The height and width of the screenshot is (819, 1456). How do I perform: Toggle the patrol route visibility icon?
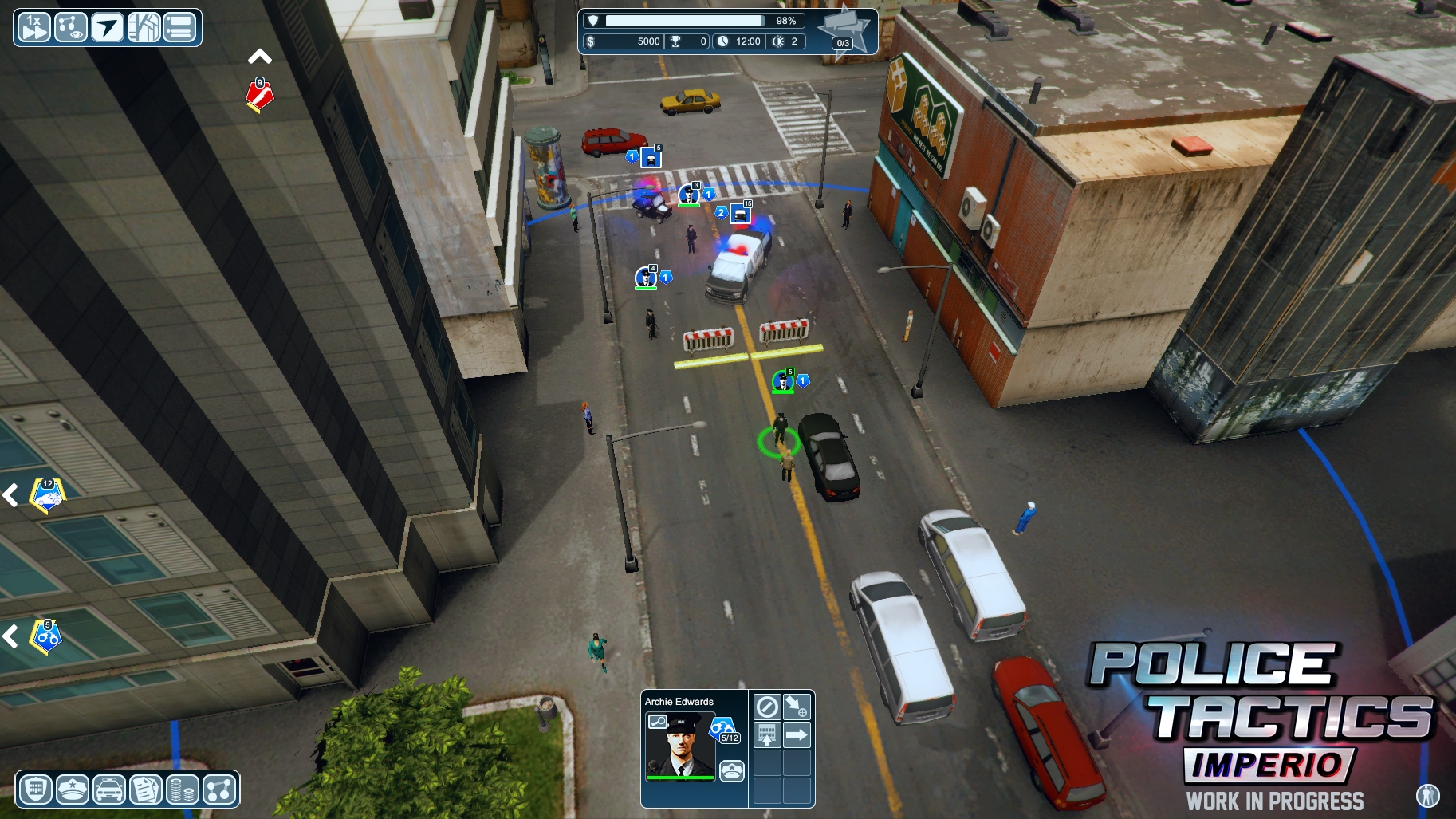point(70,27)
